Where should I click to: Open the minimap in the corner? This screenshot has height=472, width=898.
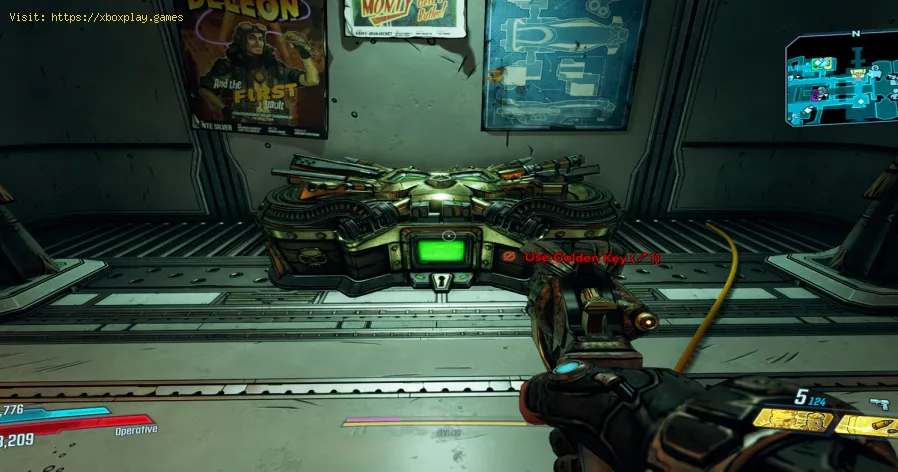pyautogui.click(x=841, y=78)
